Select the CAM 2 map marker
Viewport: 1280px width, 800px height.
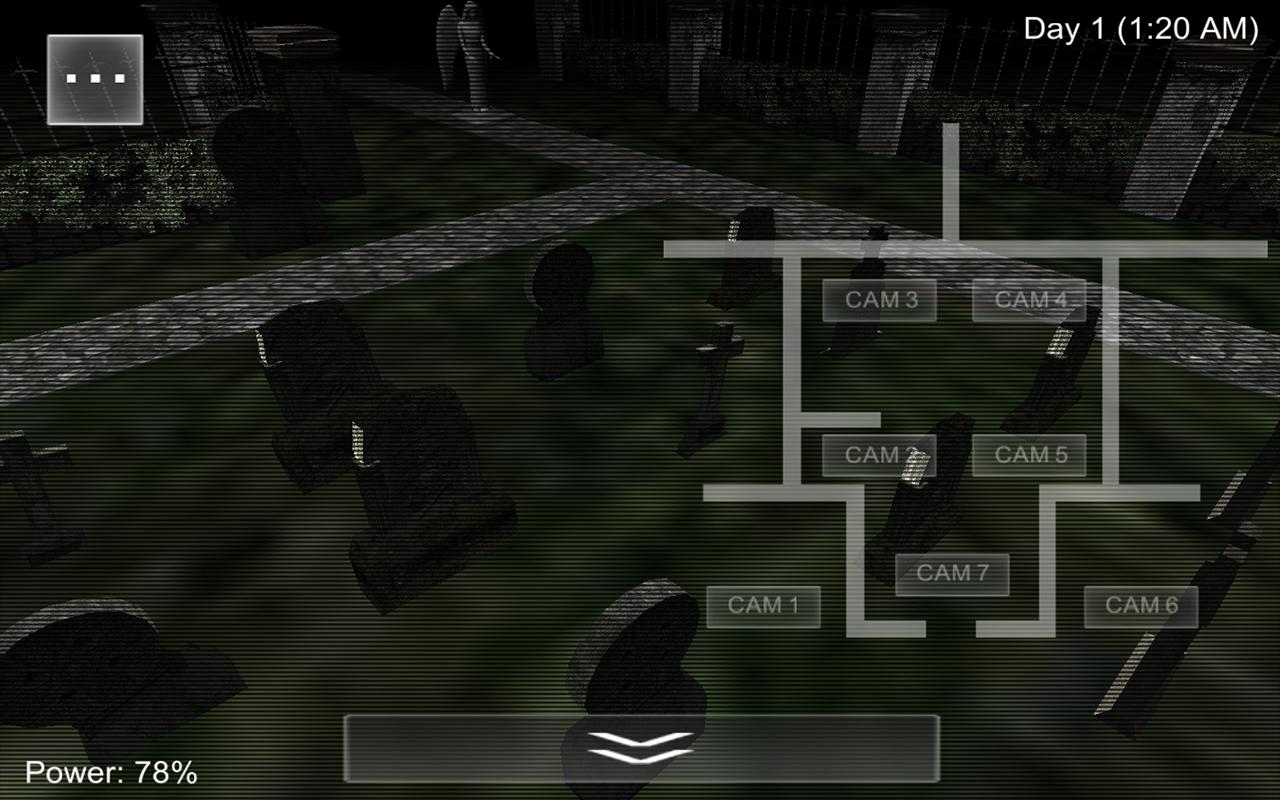tap(879, 455)
